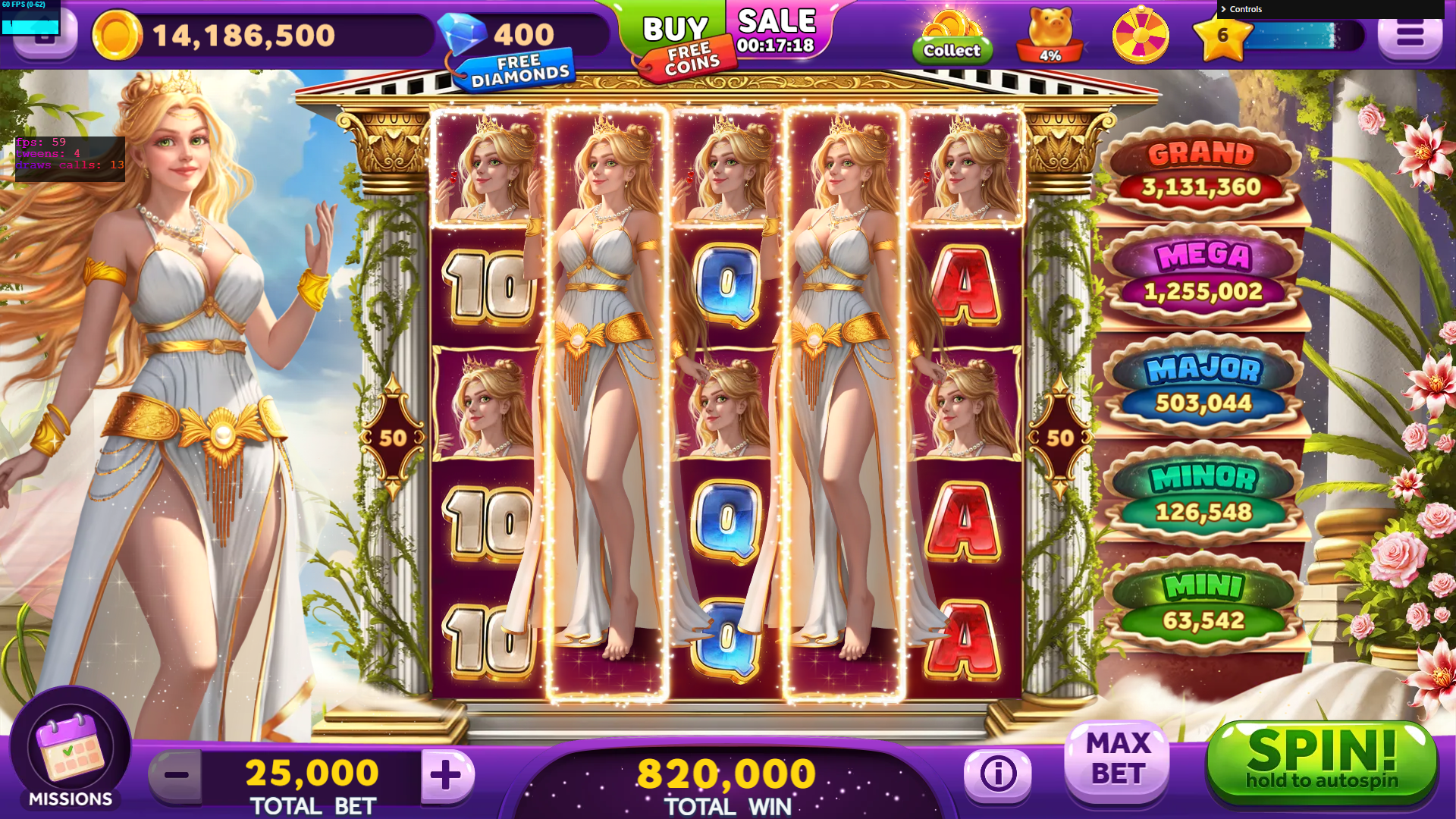The width and height of the screenshot is (1456, 819).
Task: Collect the coin bonus
Action: pos(951,36)
